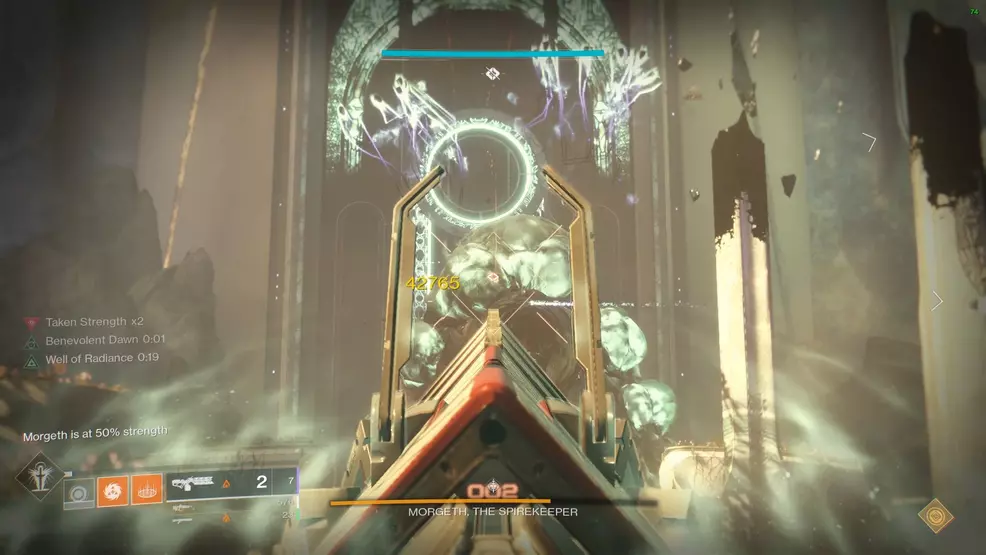This screenshot has width=986, height=555.
Task: Use the orange swirl melee ability
Action: tap(112, 490)
